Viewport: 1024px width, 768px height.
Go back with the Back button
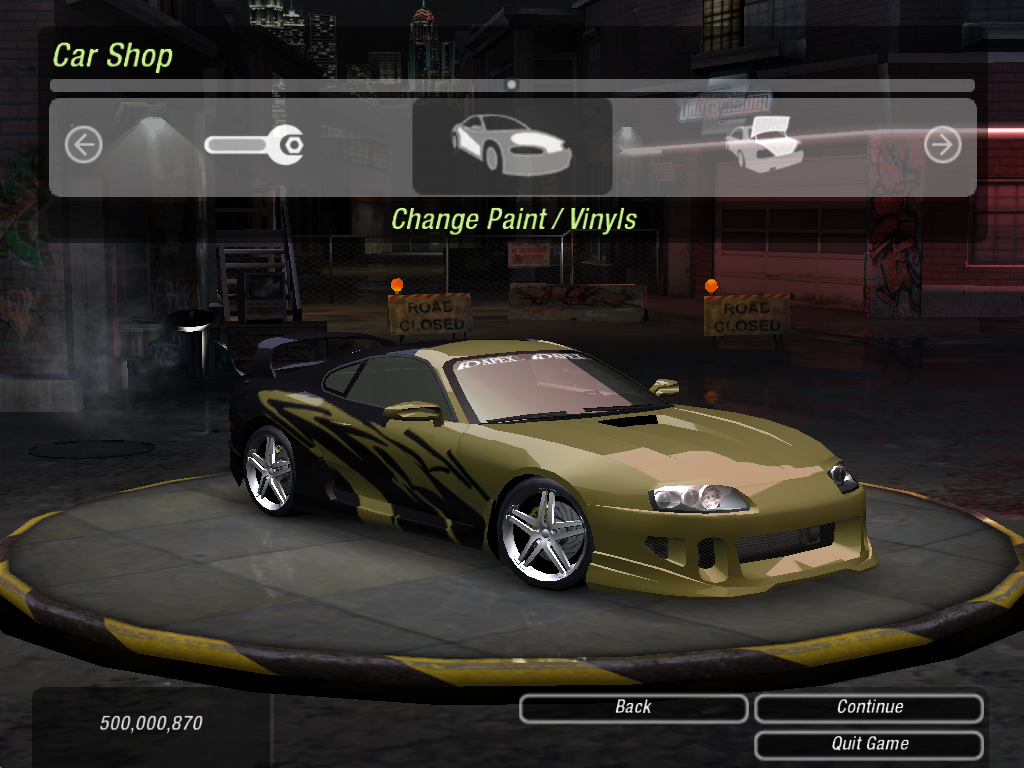coord(633,708)
